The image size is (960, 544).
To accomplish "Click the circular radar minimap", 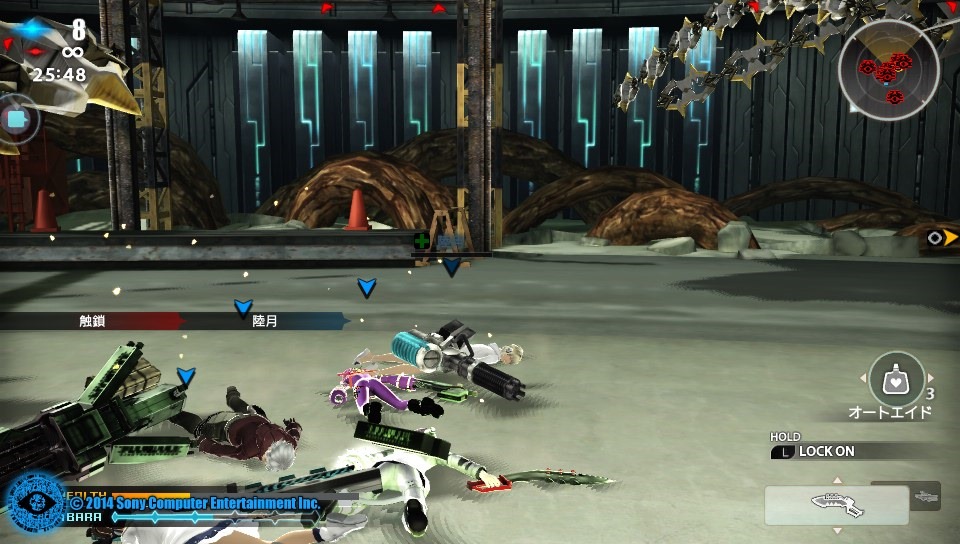I will click(888, 70).
